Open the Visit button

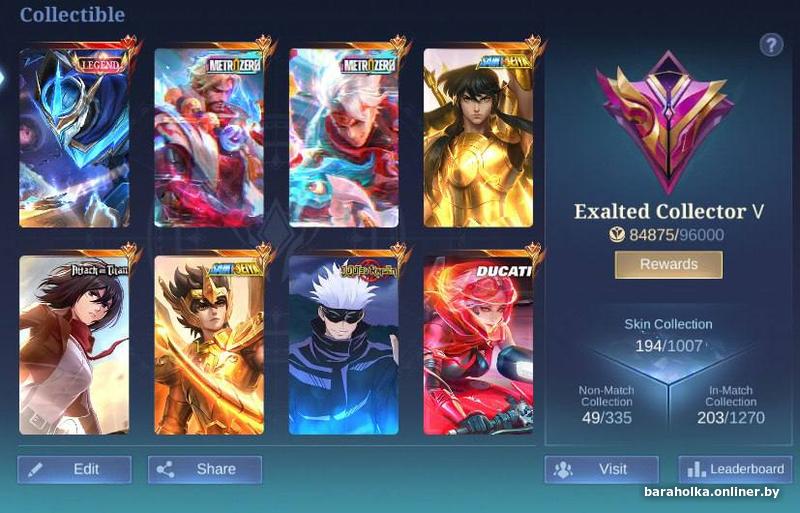pyautogui.click(x=601, y=469)
